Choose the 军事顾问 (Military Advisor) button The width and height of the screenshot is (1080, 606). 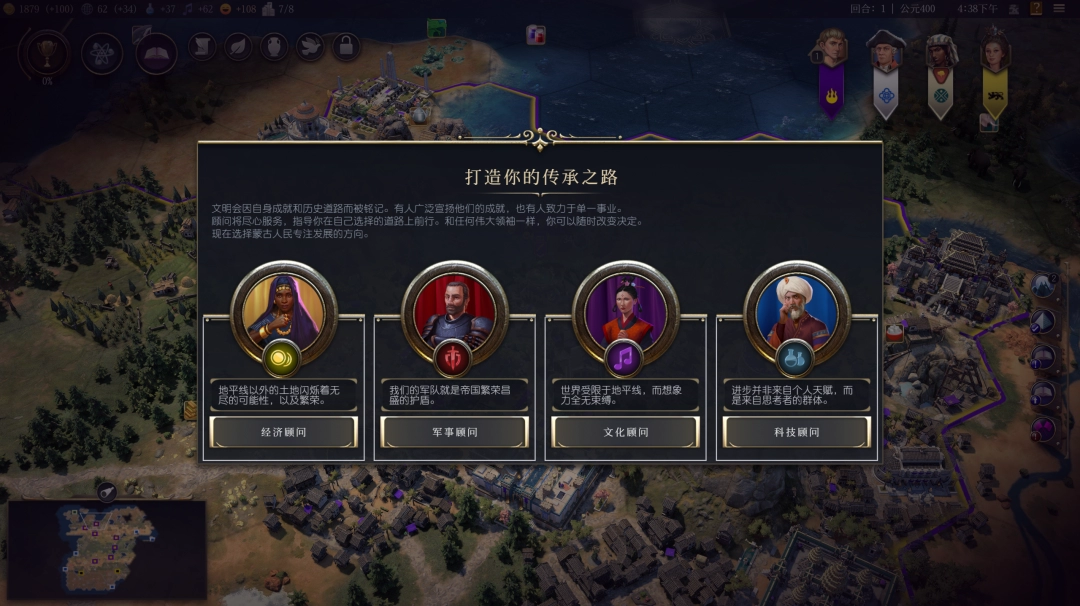pos(455,432)
